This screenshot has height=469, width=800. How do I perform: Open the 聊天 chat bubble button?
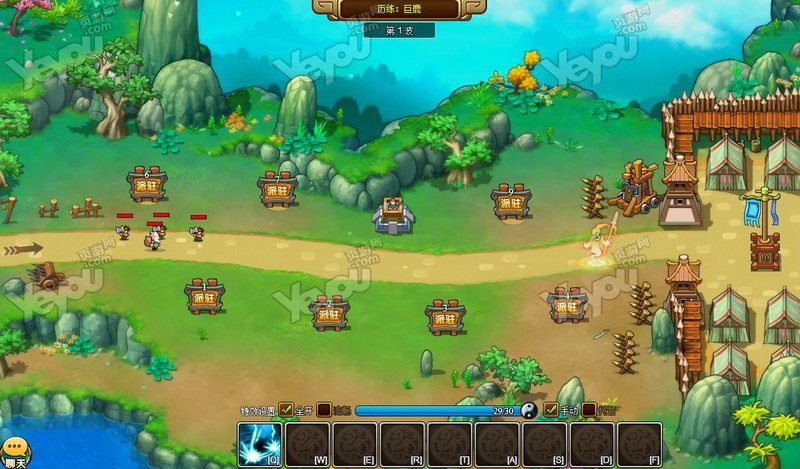[x=14, y=452]
